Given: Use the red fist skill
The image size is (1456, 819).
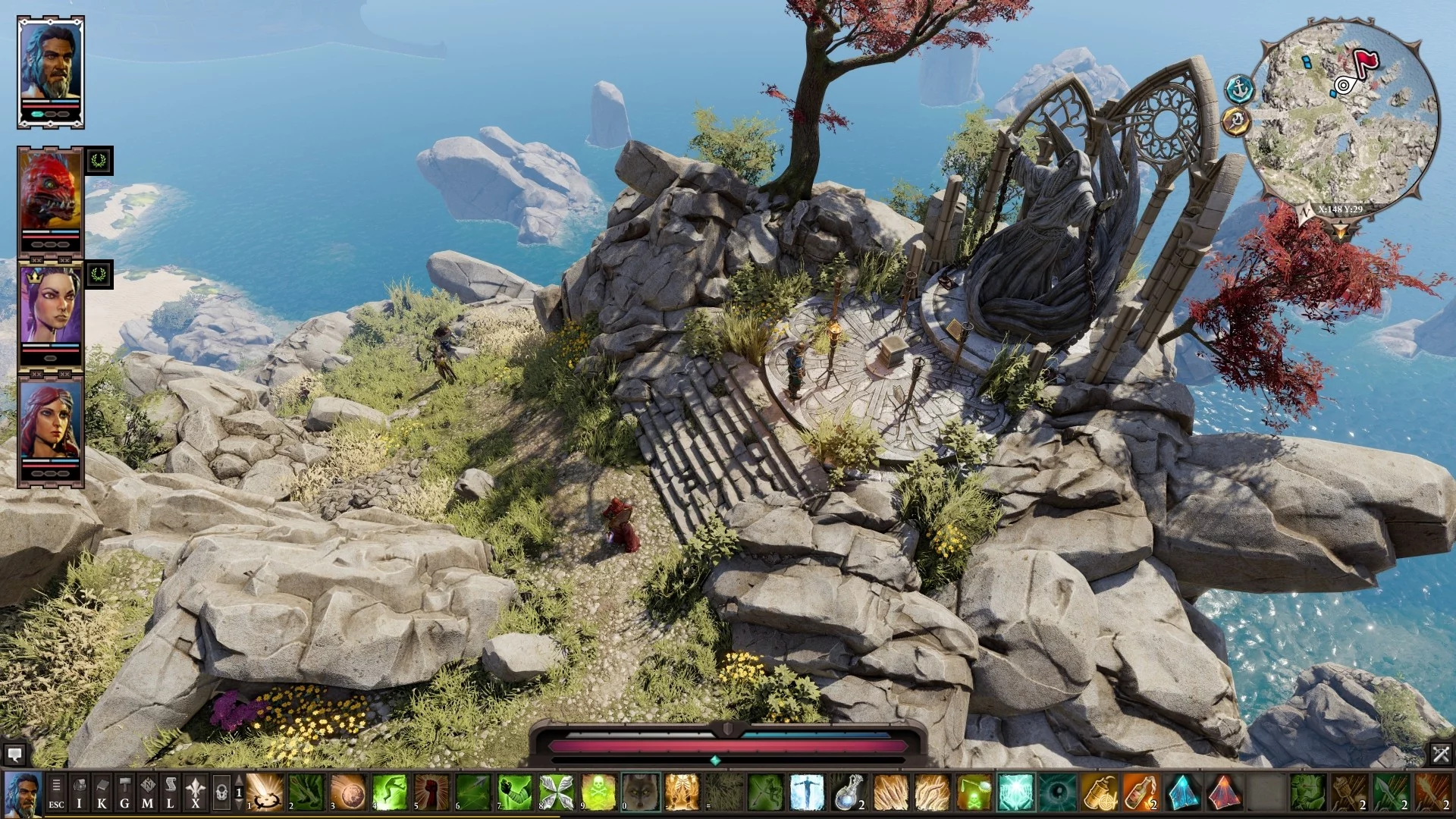Looking at the screenshot, I should click(x=431, y=792).
